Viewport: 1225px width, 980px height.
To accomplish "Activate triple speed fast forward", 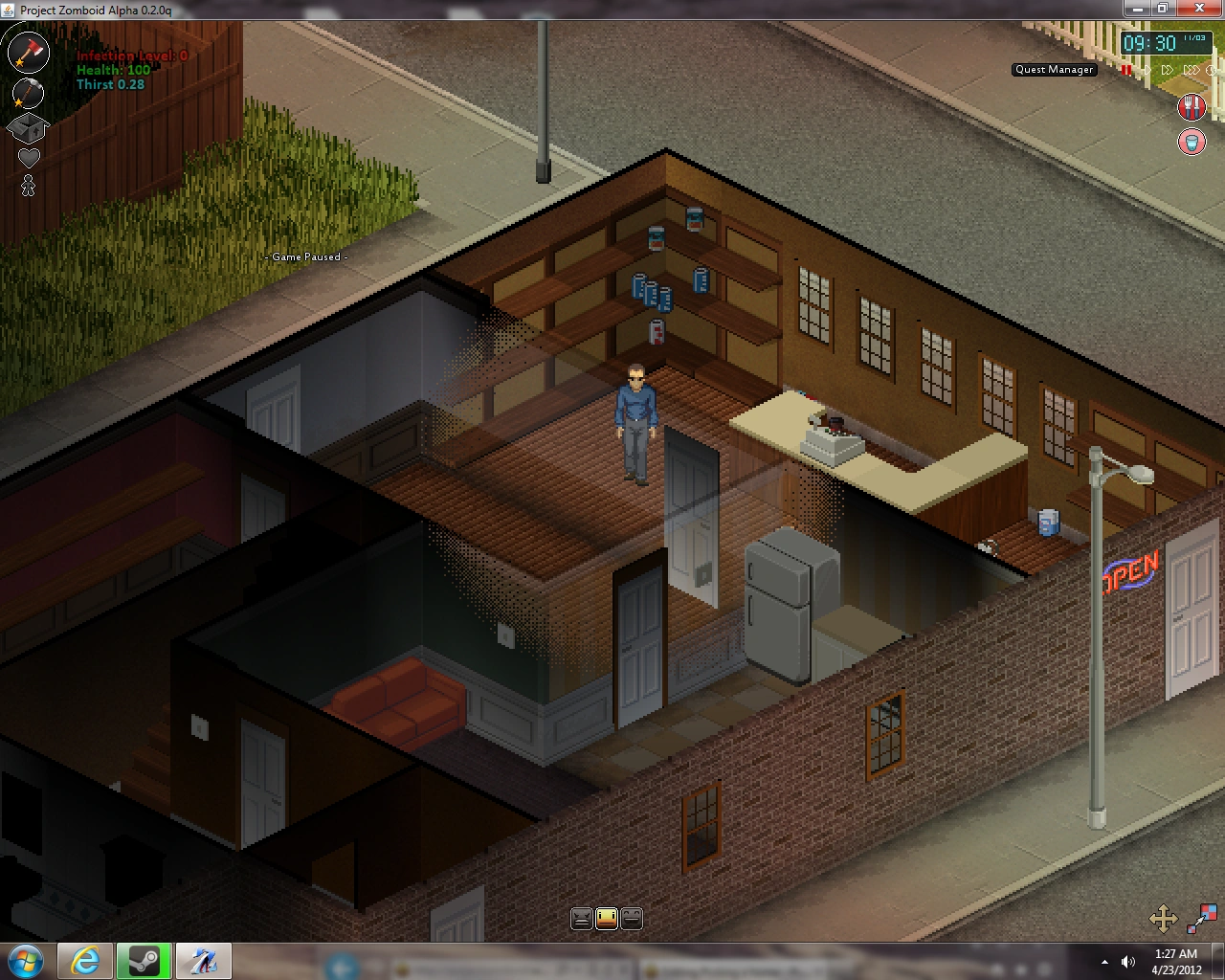I will pos(1191,70).
